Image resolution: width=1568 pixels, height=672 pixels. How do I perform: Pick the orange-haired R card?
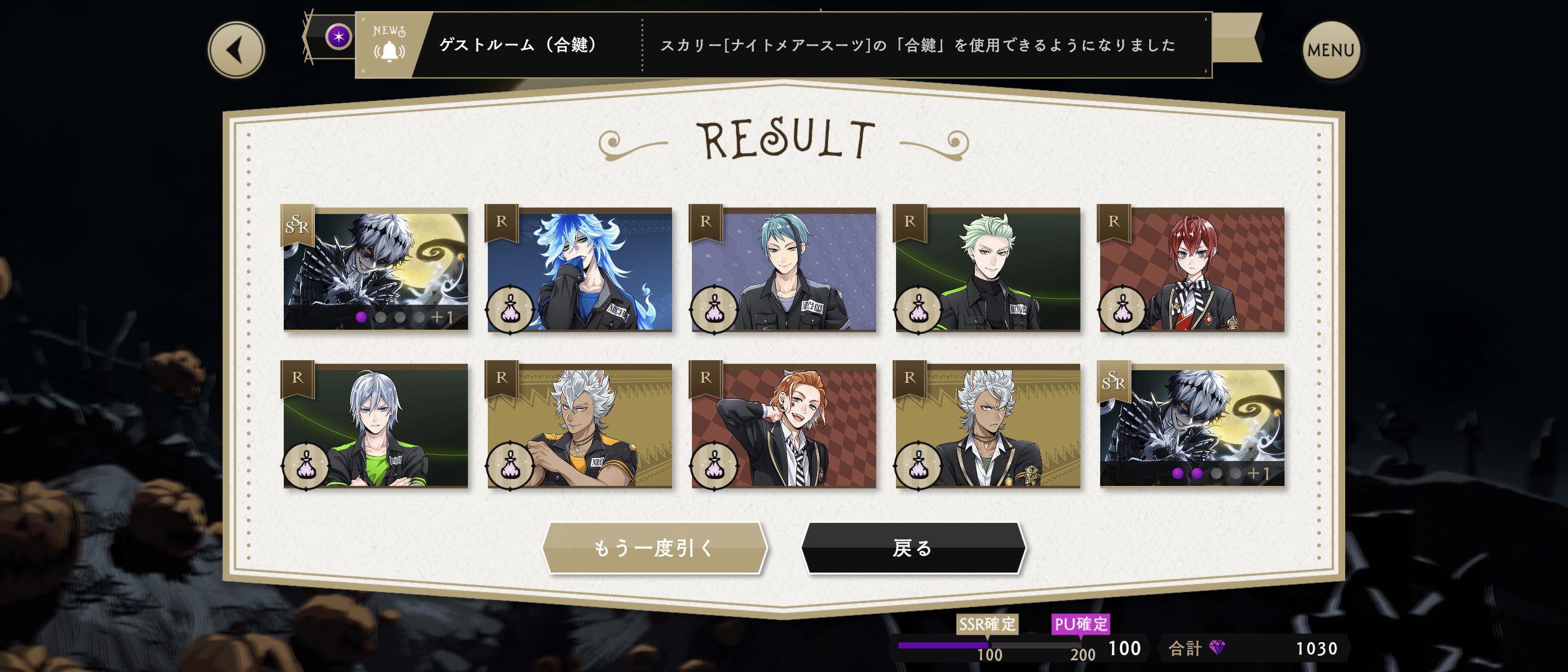point(783,426)
